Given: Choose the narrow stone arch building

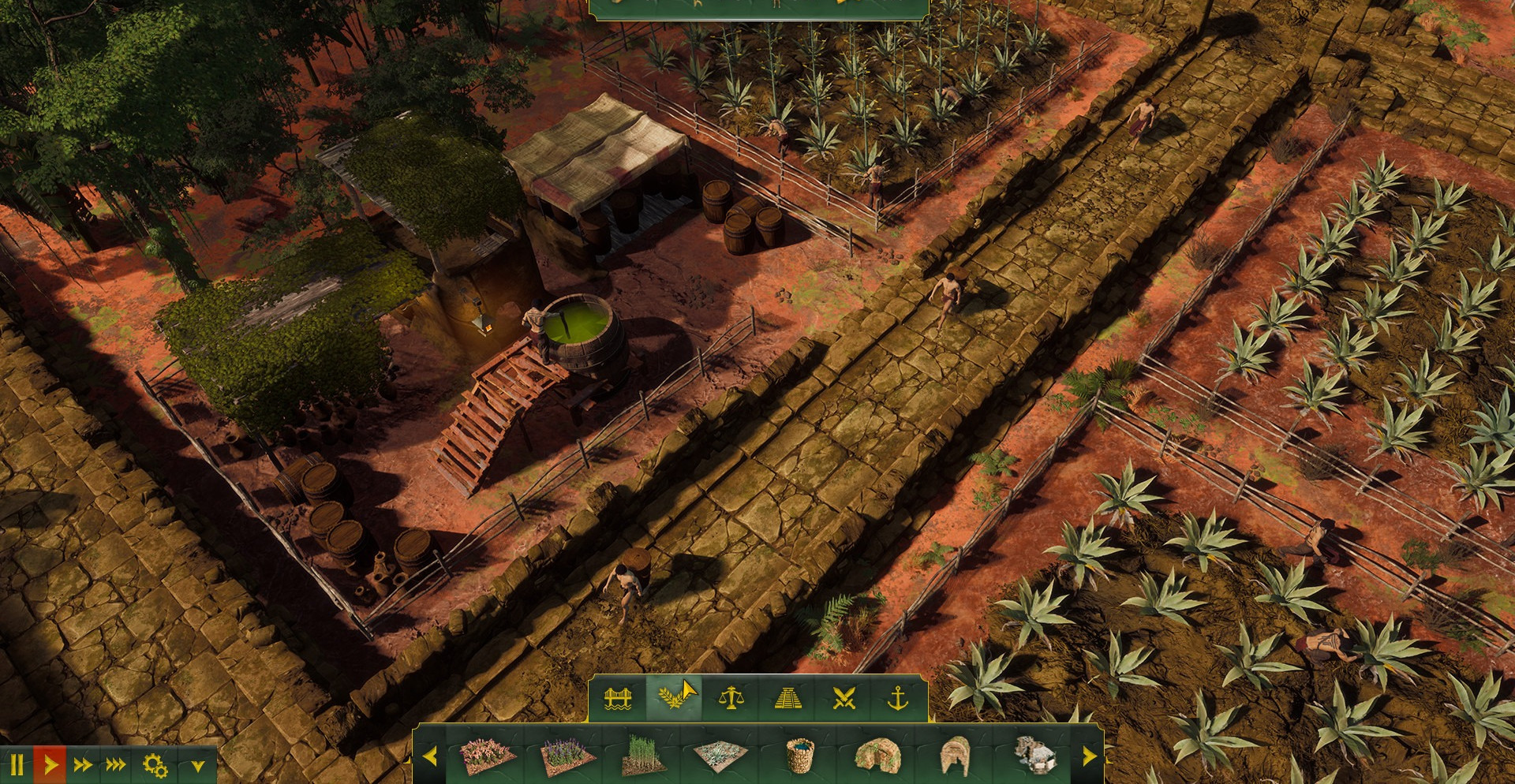Looking at the screenshot, I should tap(956, 756).
